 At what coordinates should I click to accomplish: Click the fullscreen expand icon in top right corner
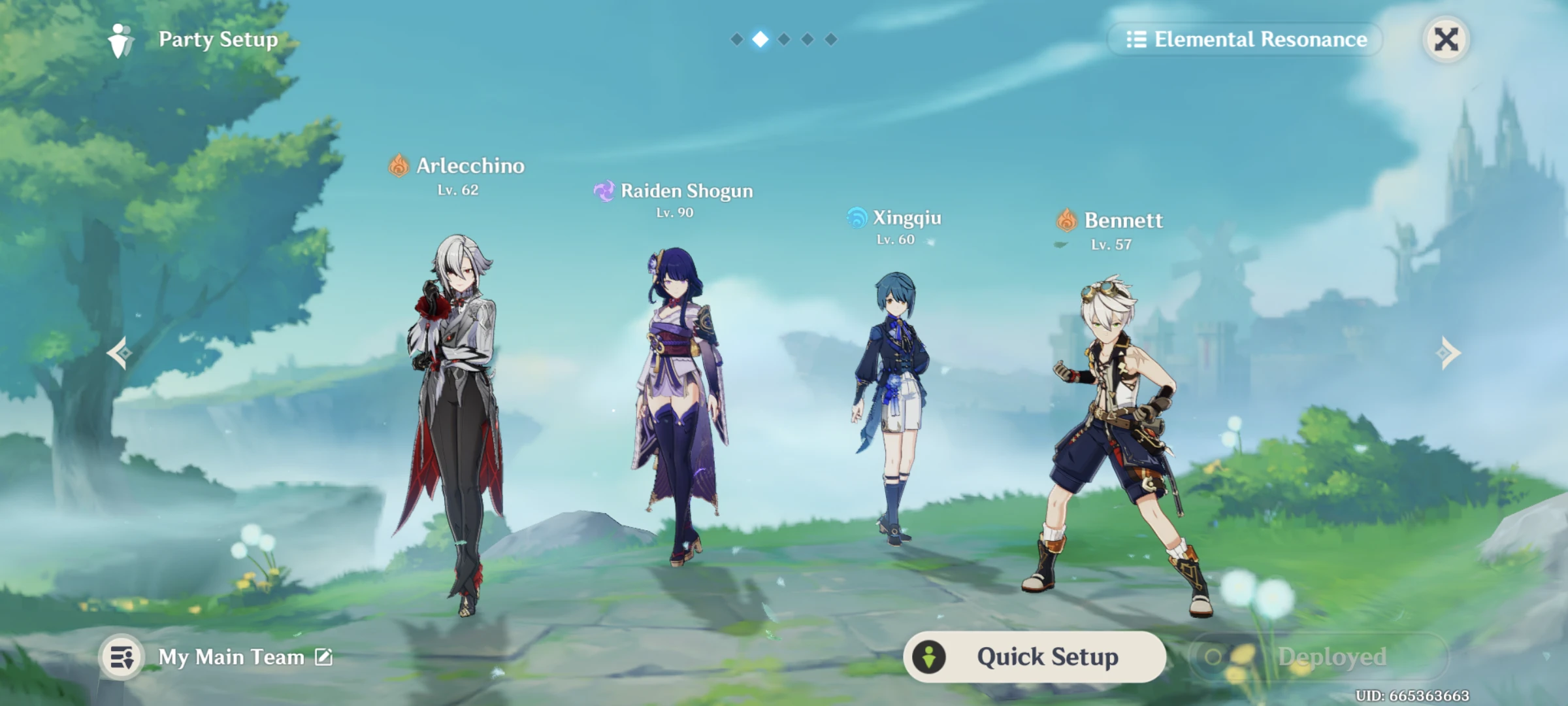(x=1447, y=39)
